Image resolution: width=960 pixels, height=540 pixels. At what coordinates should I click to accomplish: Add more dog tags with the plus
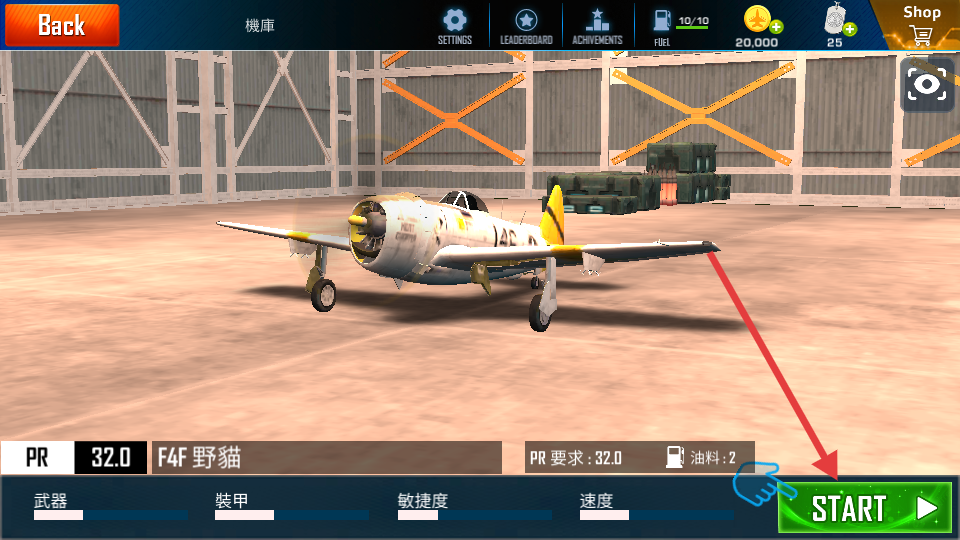coord(850,29)
